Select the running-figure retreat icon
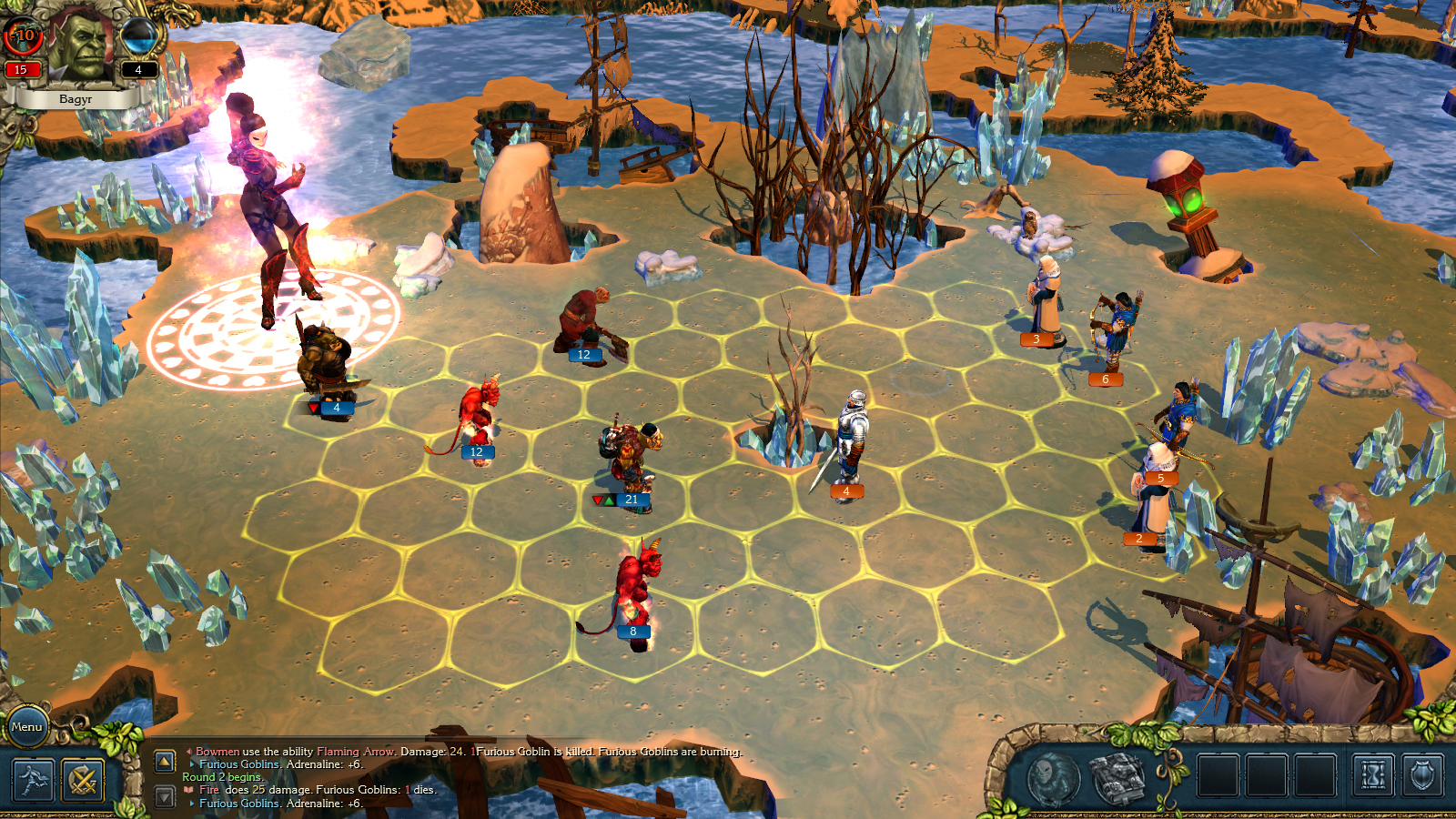The width and height of the screenshot is (1456, 819). tap(33, 781)
